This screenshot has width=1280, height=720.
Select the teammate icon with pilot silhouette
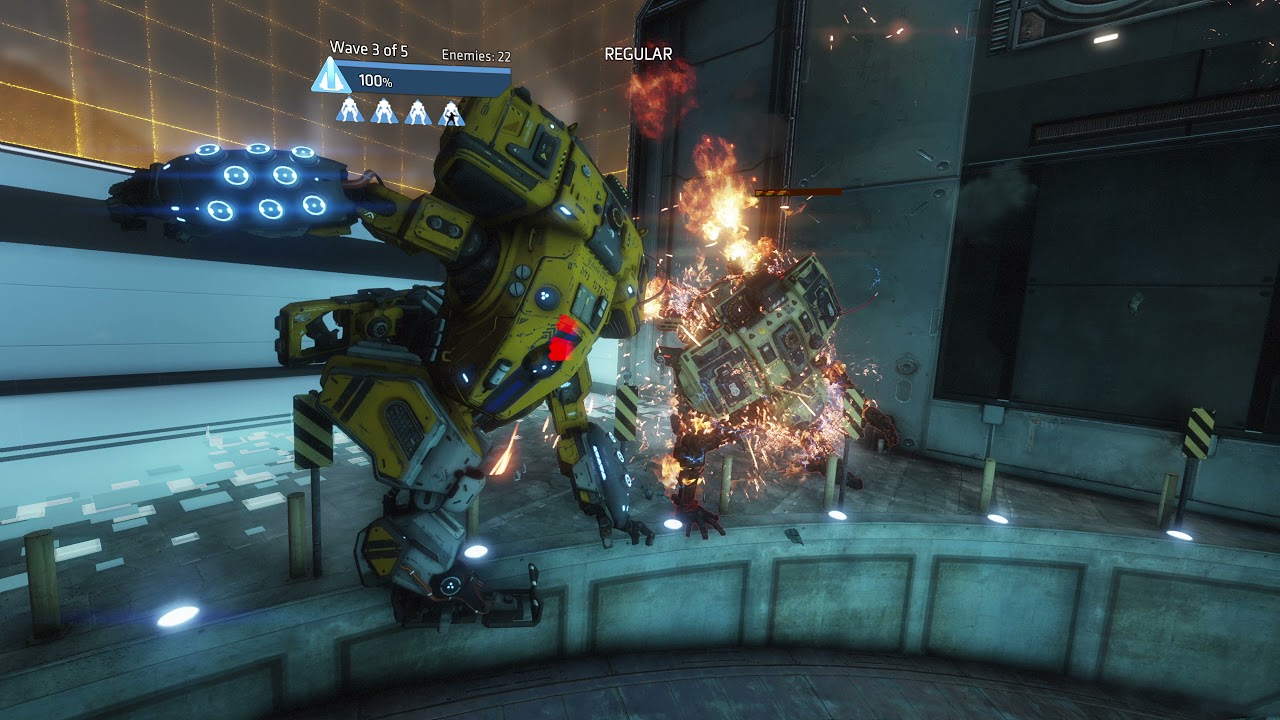point(452,113)
